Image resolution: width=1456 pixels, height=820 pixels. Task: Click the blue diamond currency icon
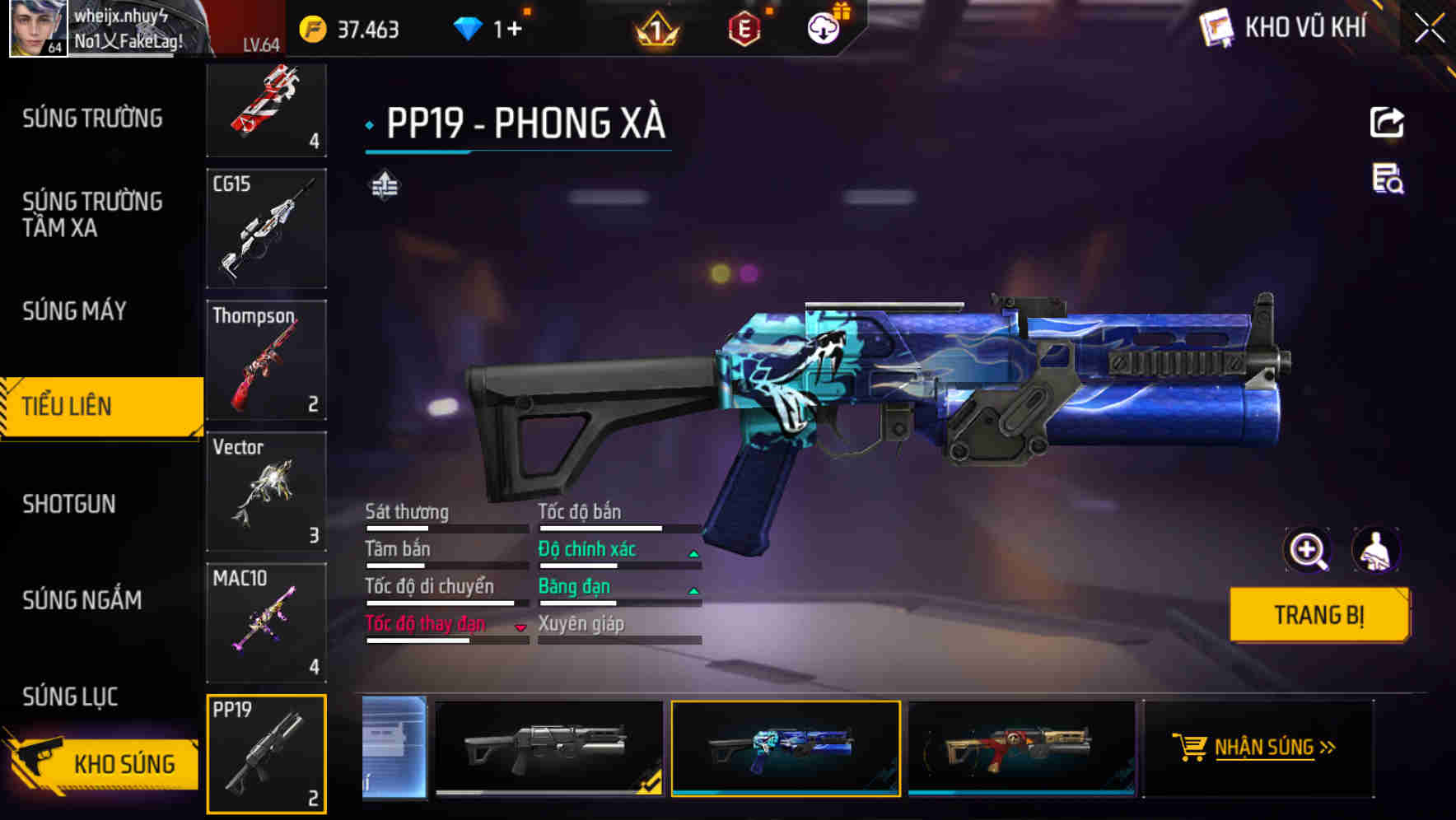[x=469, y=28]
